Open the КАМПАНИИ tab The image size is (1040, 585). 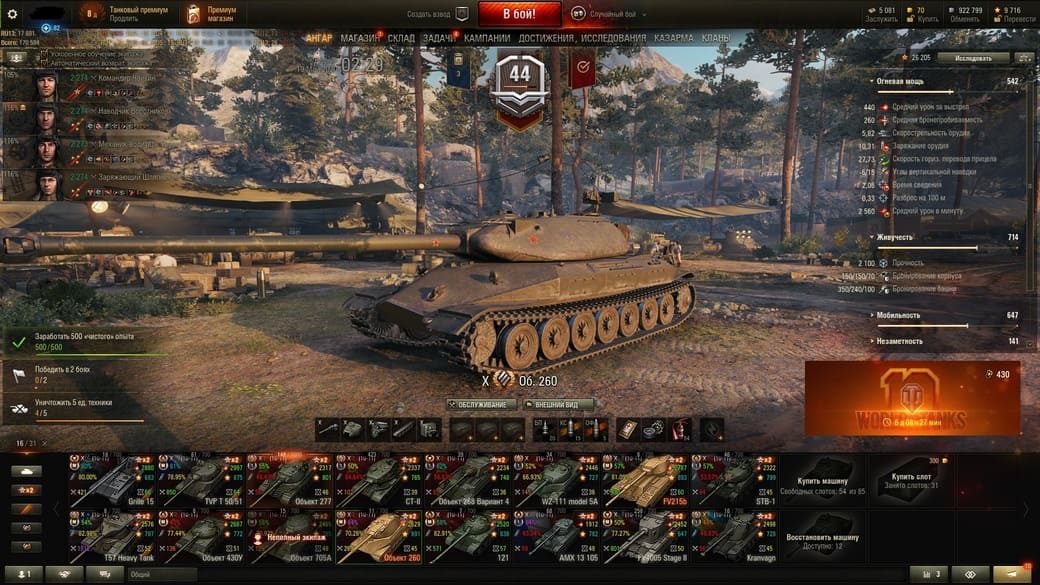(487, 38)
